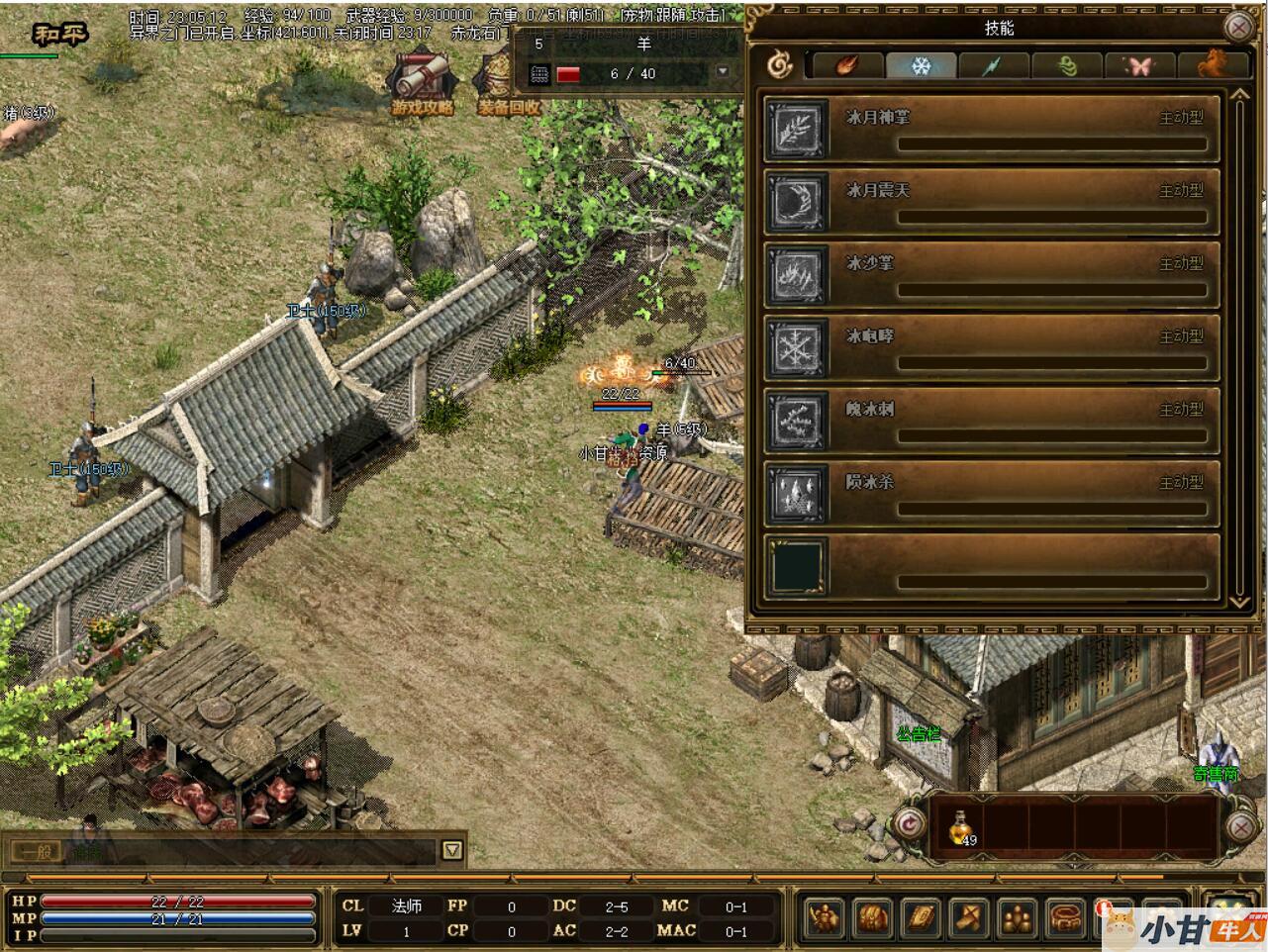Switch to the green swirl skill tab

1066,66
